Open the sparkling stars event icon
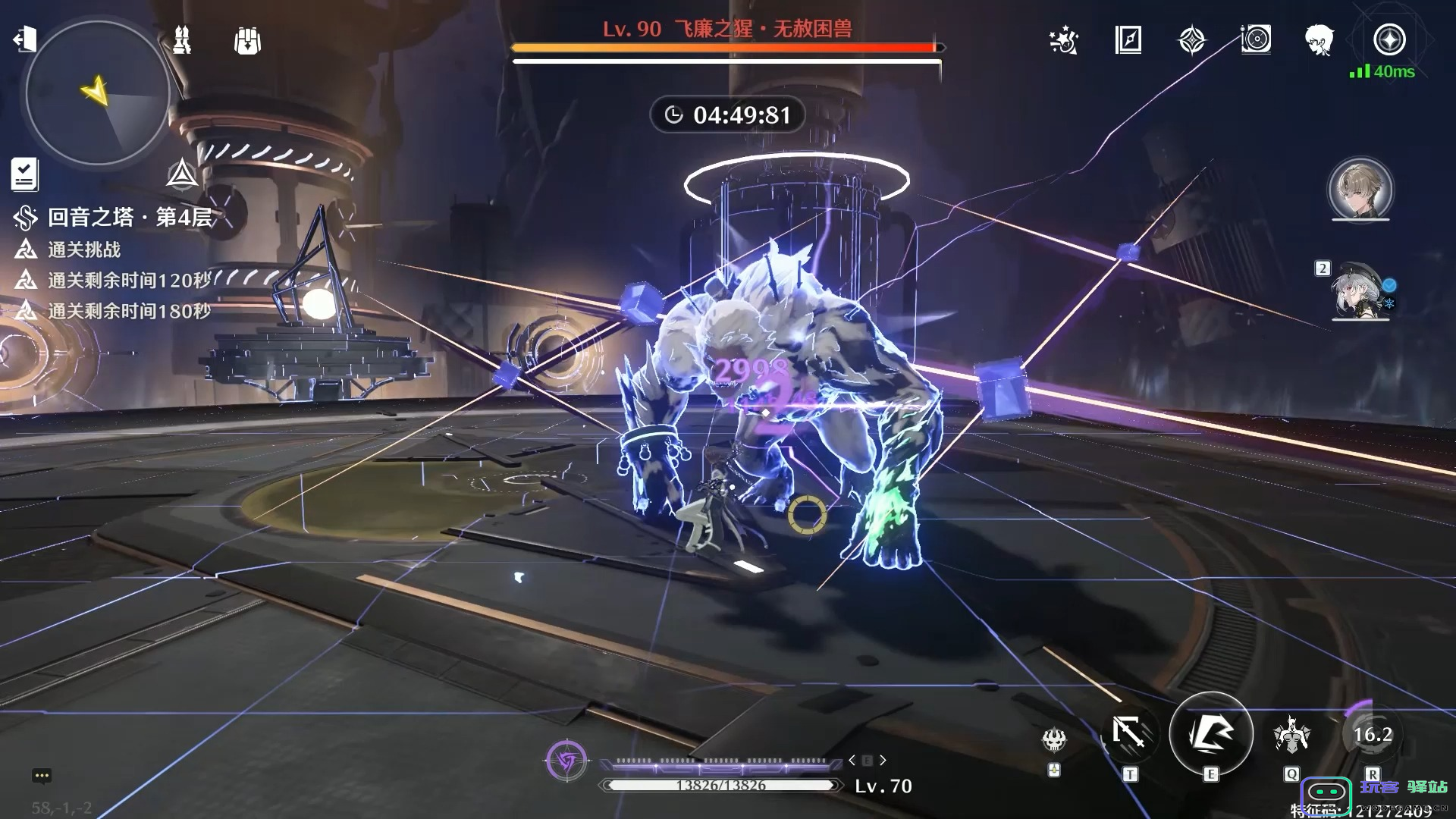The width and height of the screenshot is (1456, 819). pyautogui.click(x=1064, y=40)
